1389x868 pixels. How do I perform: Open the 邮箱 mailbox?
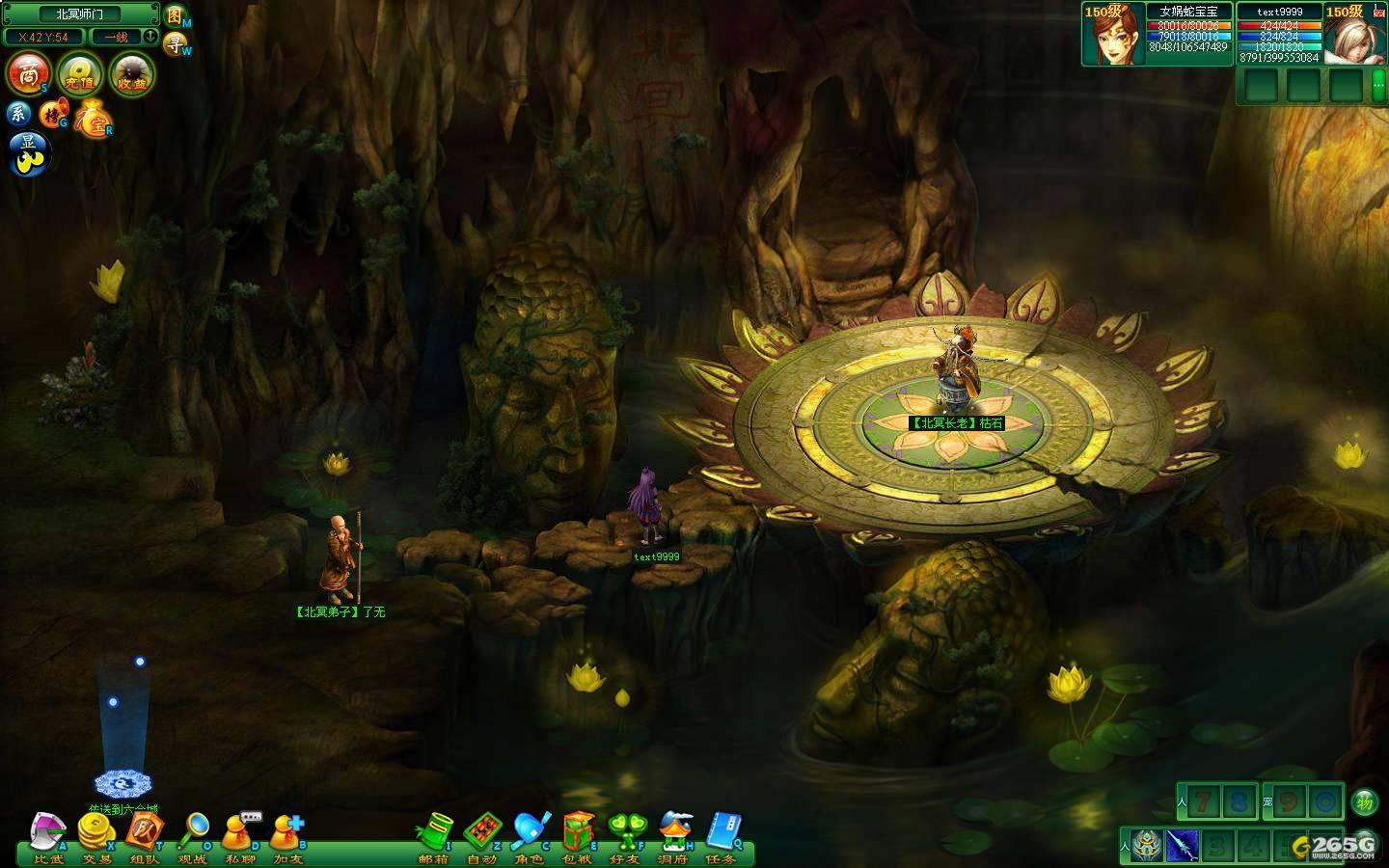point(435,835)
